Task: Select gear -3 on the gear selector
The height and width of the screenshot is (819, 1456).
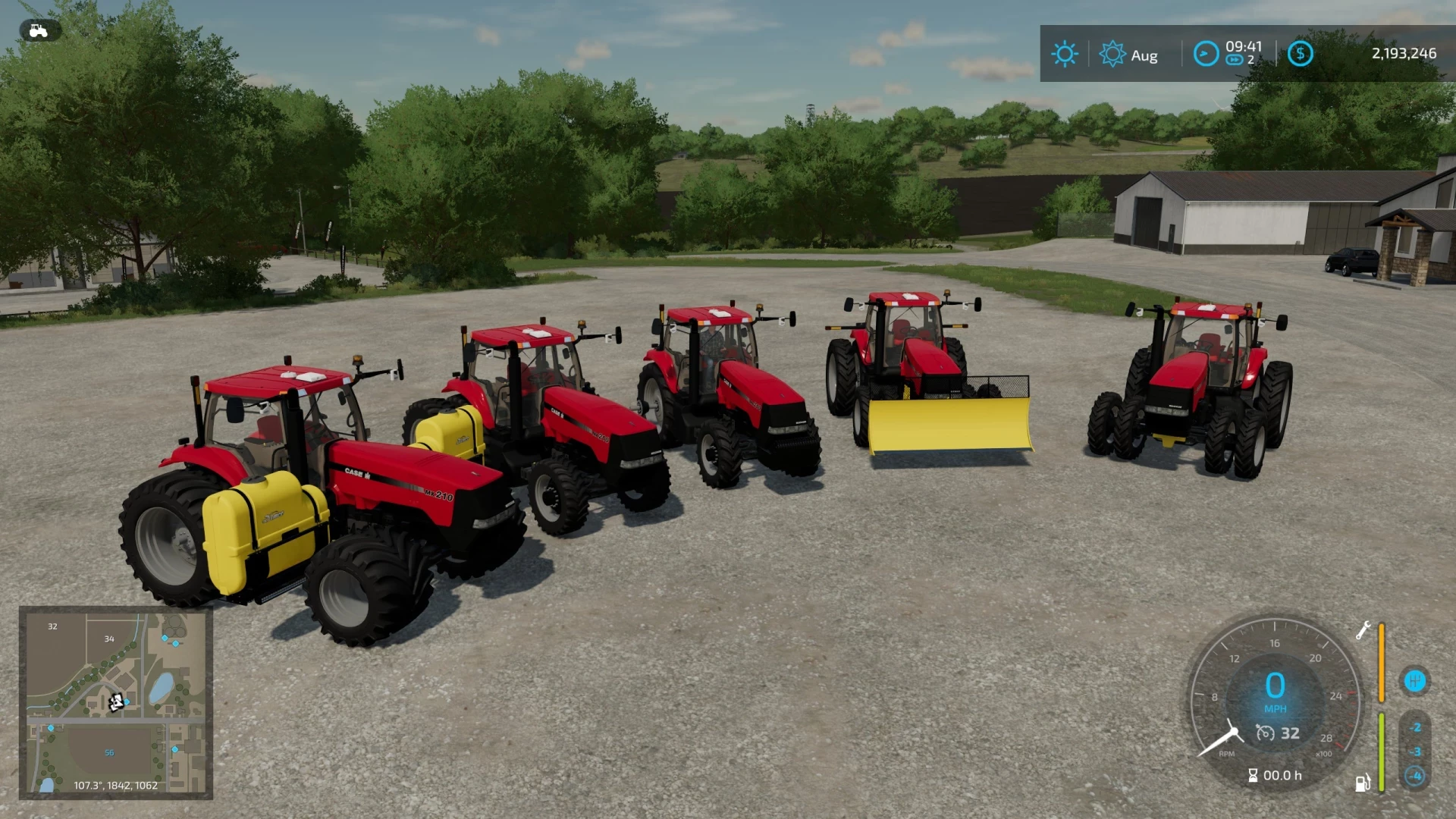Action: click(x=1414, y=752)
